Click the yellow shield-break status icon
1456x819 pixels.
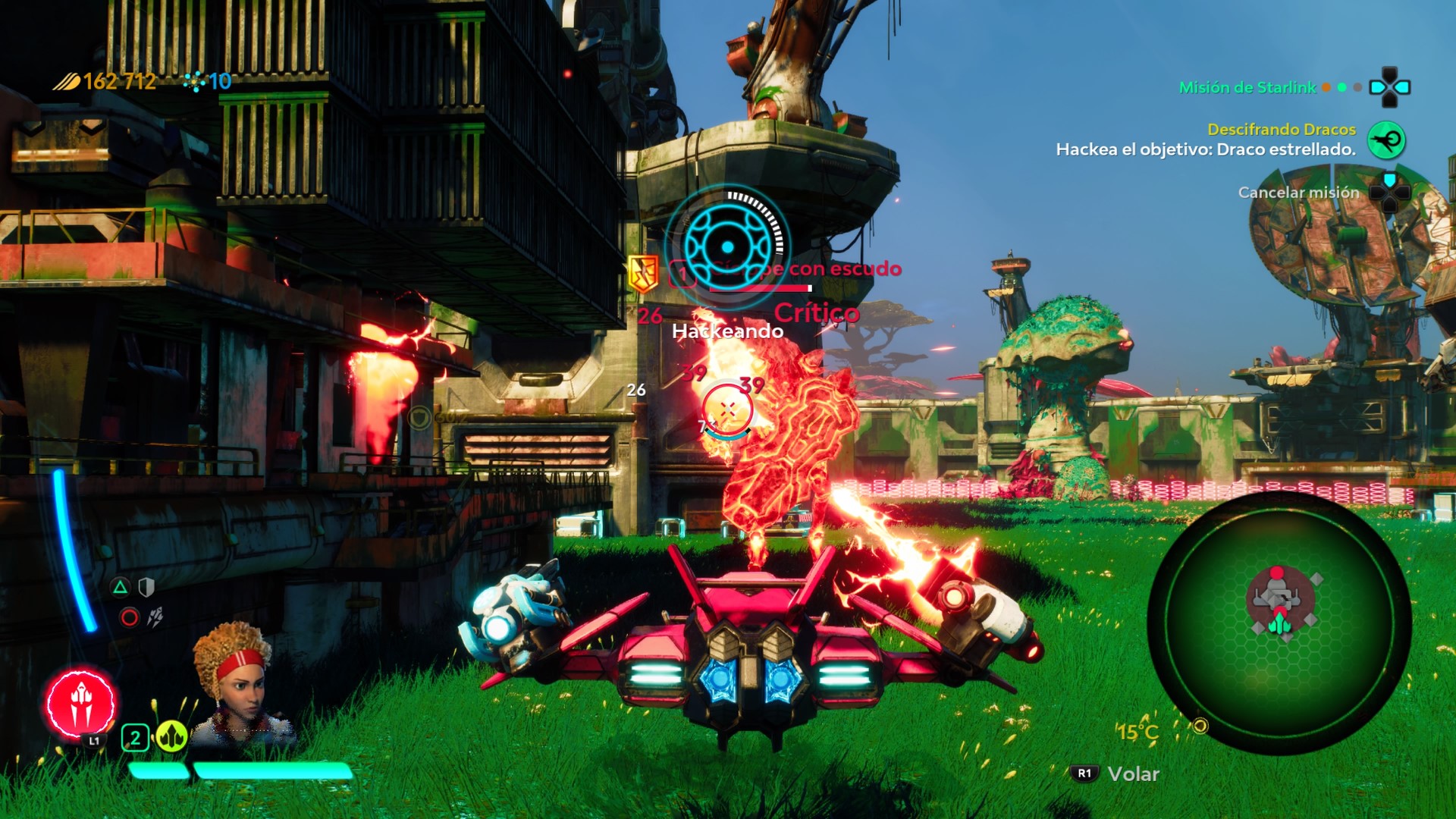click(643, 273)
